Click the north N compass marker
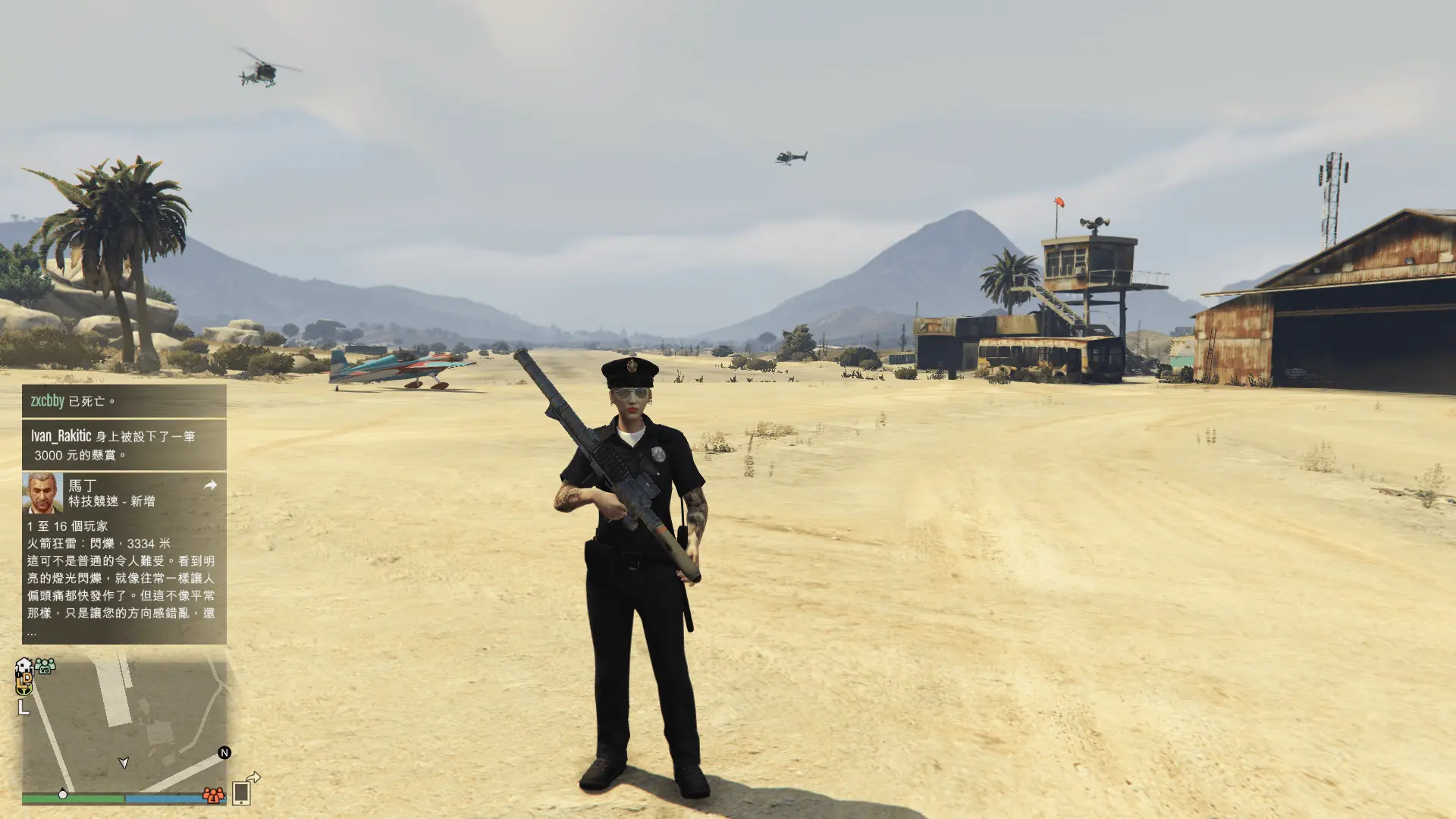 tap(224, 752)
